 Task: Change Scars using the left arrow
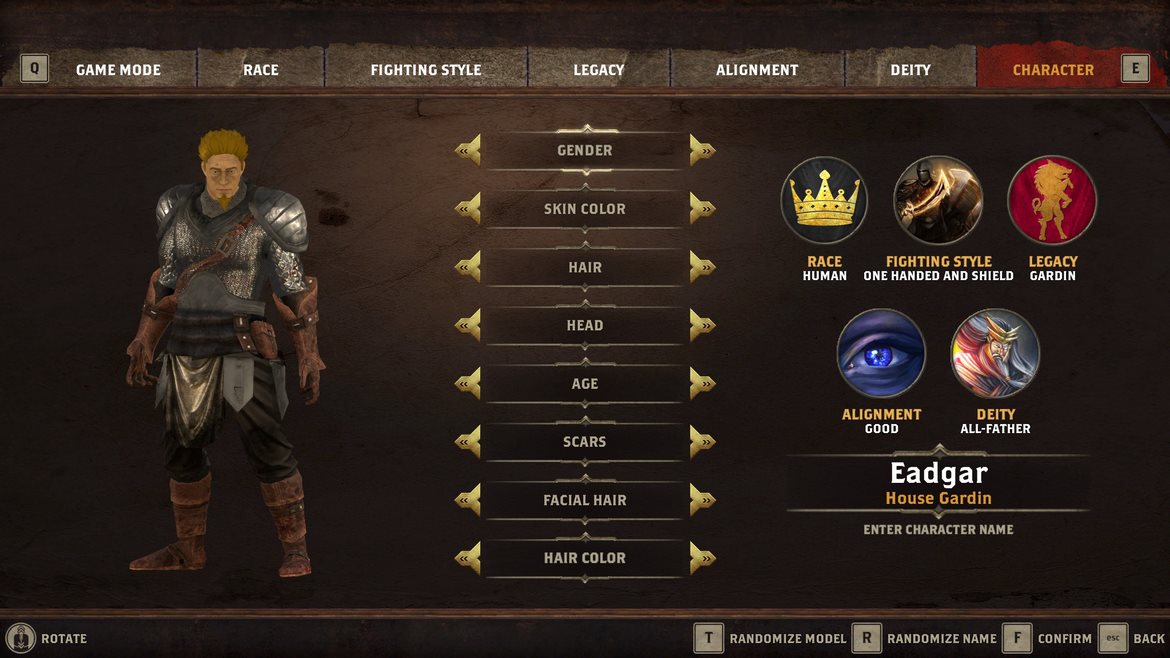point(468,442)
